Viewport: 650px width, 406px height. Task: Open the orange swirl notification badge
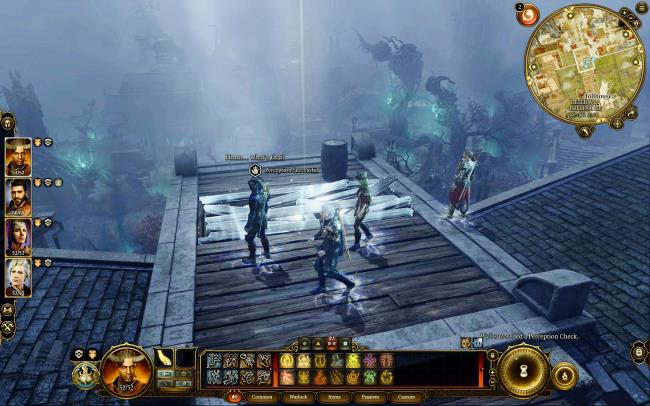(x=526, y=15)
